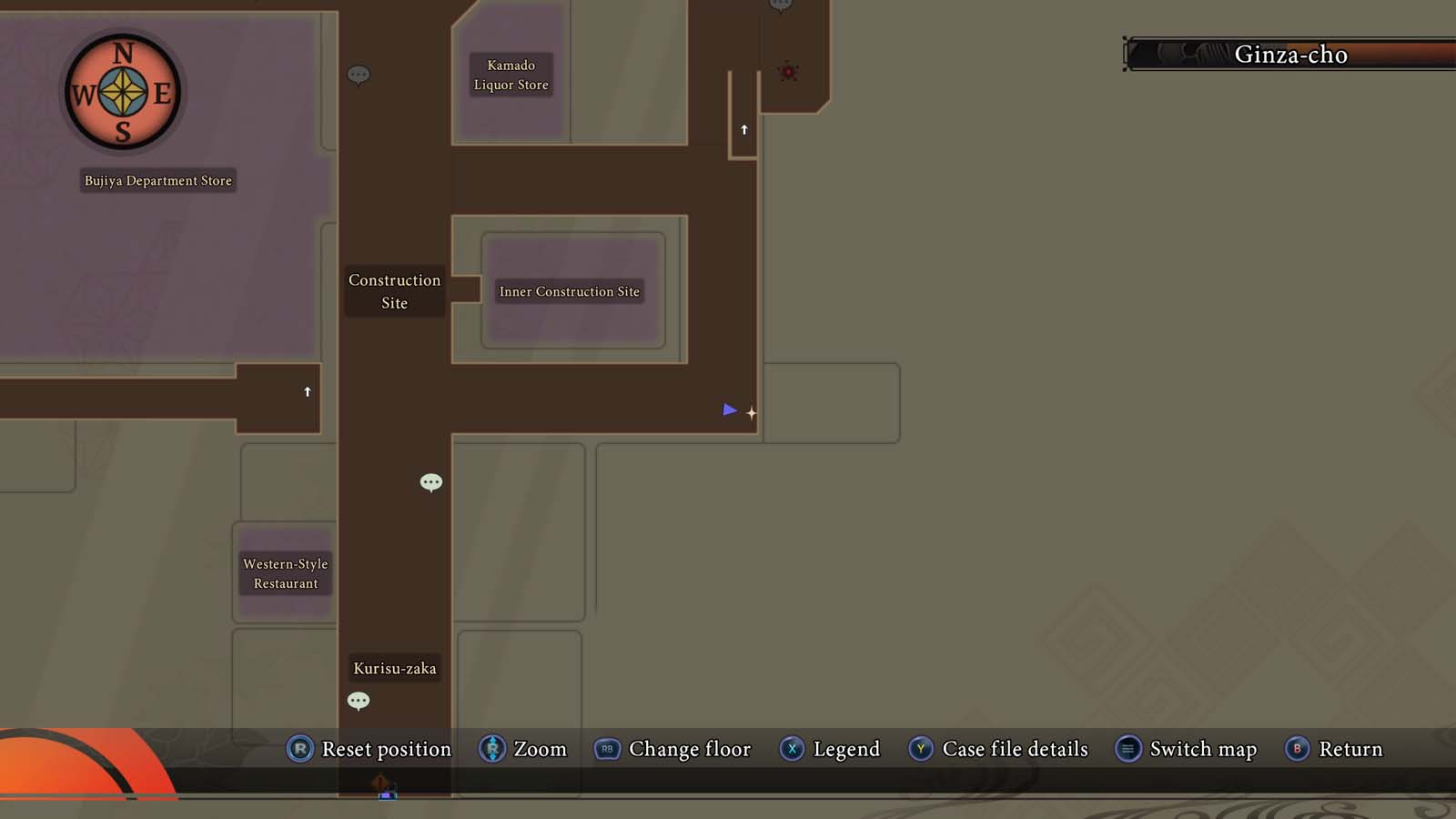1456x819 pixels.
Task: Click the Bujiya Department Store label
Action: [157, 181]
